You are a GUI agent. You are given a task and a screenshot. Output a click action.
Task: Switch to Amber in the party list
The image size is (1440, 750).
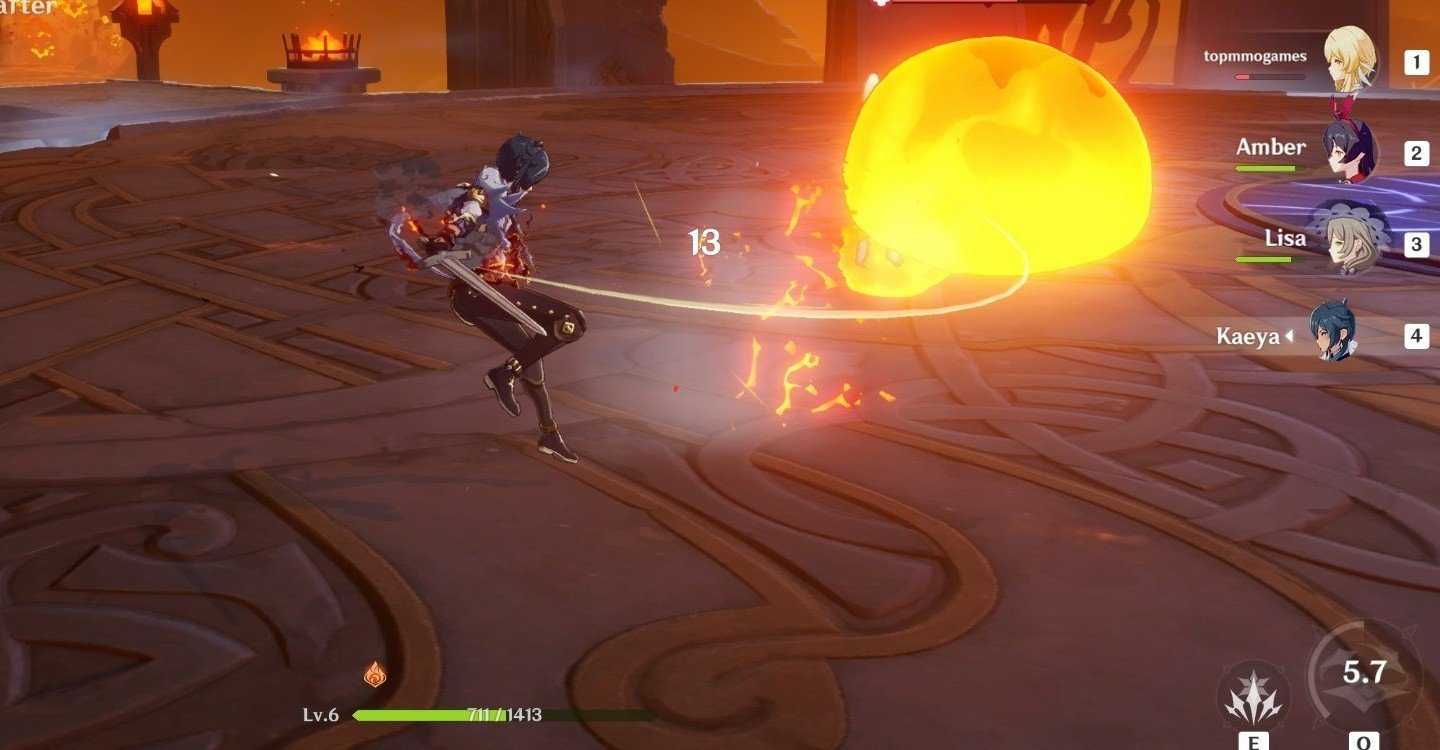(1349, 152)
